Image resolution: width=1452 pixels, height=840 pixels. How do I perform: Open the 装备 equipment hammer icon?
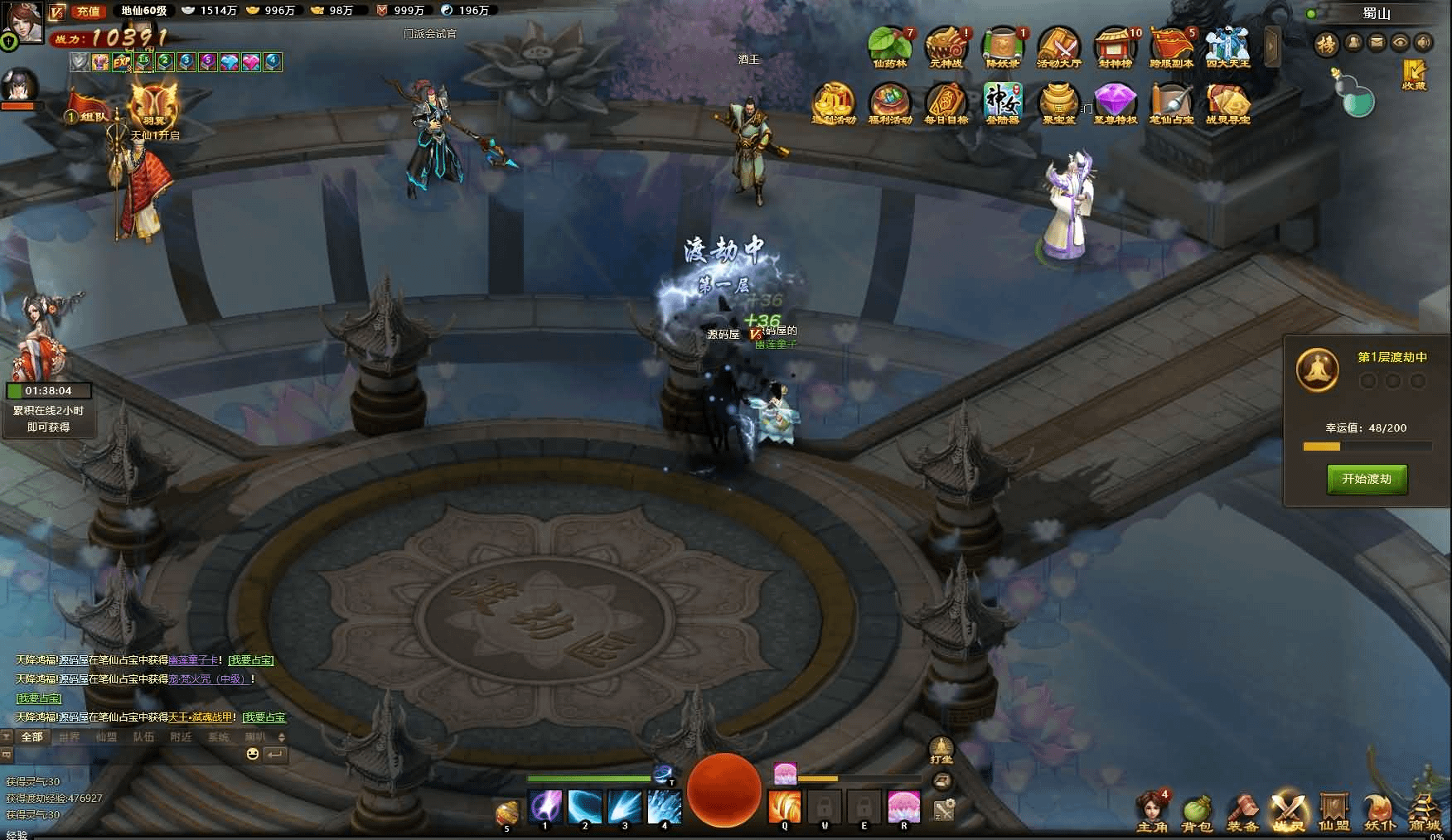(x=1242, y=810)
